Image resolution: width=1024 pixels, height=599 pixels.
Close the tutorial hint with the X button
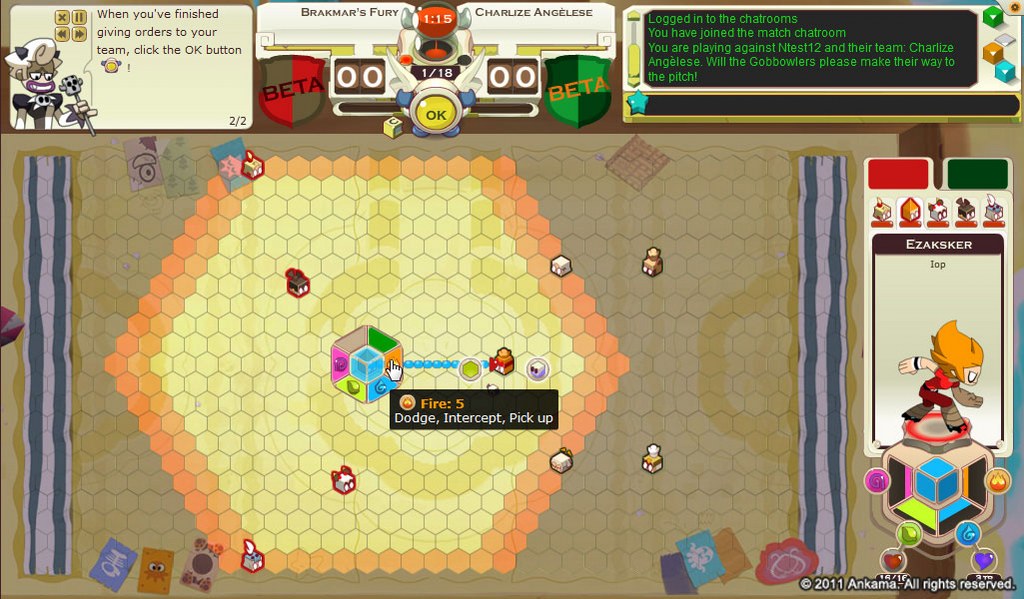pos(62,18)
